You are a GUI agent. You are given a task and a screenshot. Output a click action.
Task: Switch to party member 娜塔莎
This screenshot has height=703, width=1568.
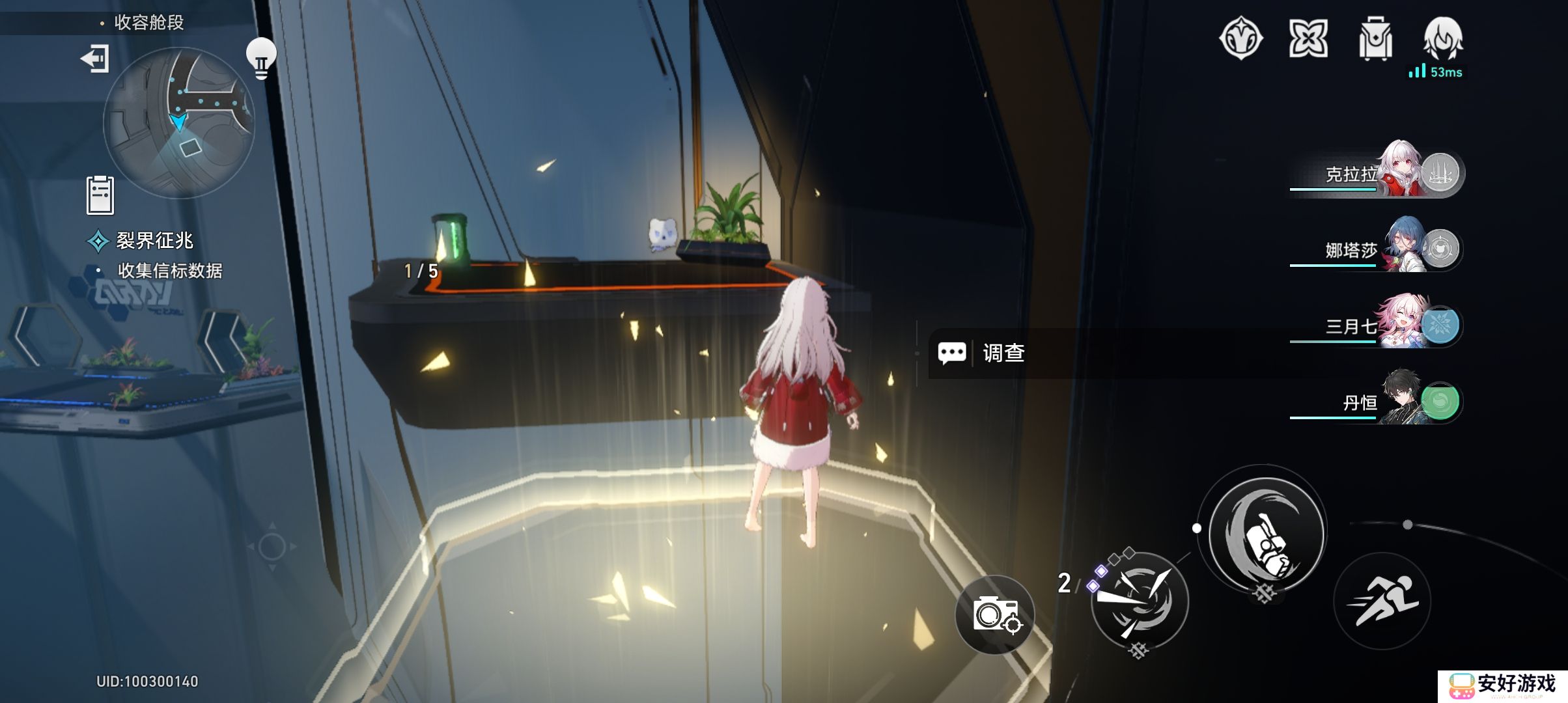point(1375,250)
